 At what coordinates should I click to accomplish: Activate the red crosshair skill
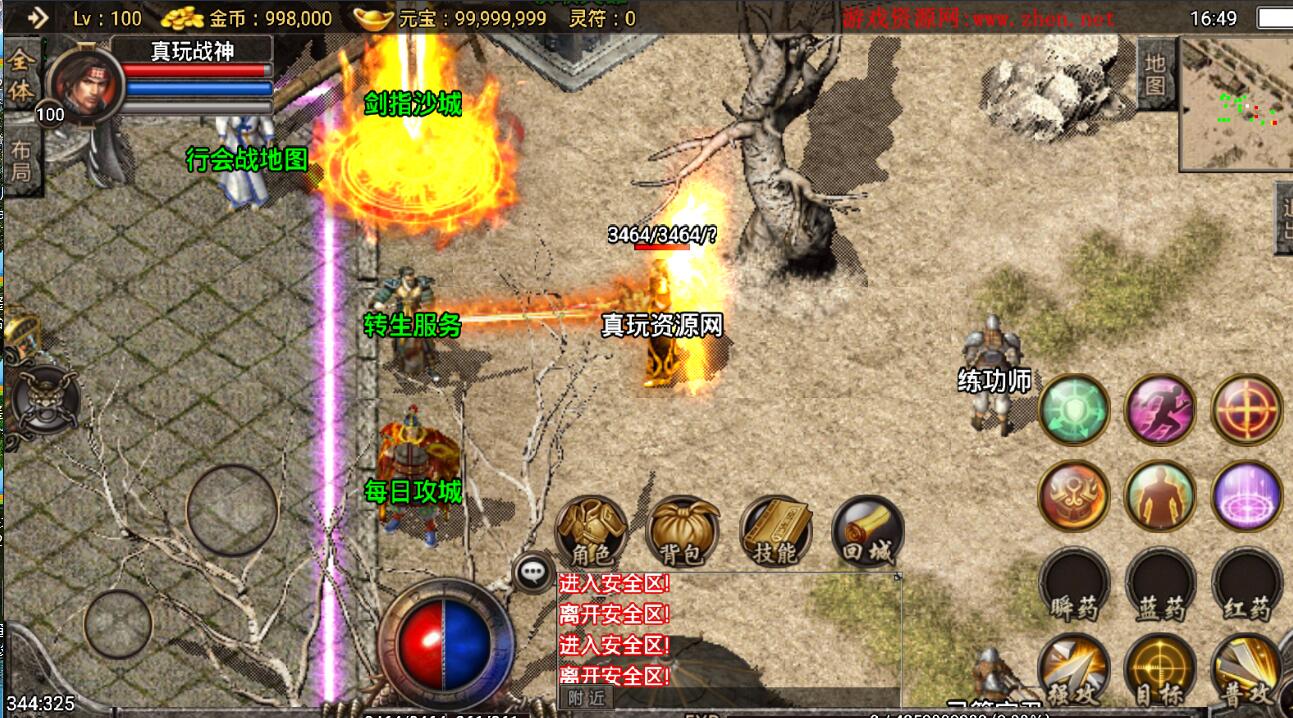click(1247, 409)
